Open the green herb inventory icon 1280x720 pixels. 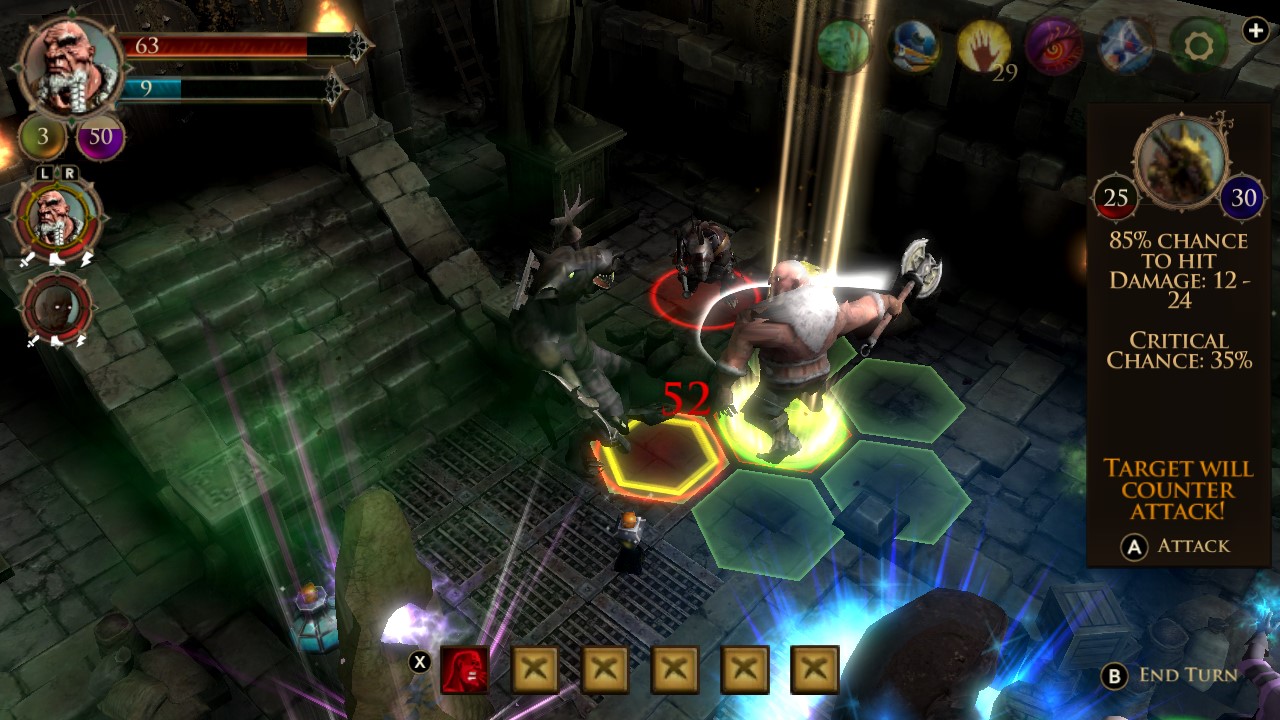coord(845,45)
